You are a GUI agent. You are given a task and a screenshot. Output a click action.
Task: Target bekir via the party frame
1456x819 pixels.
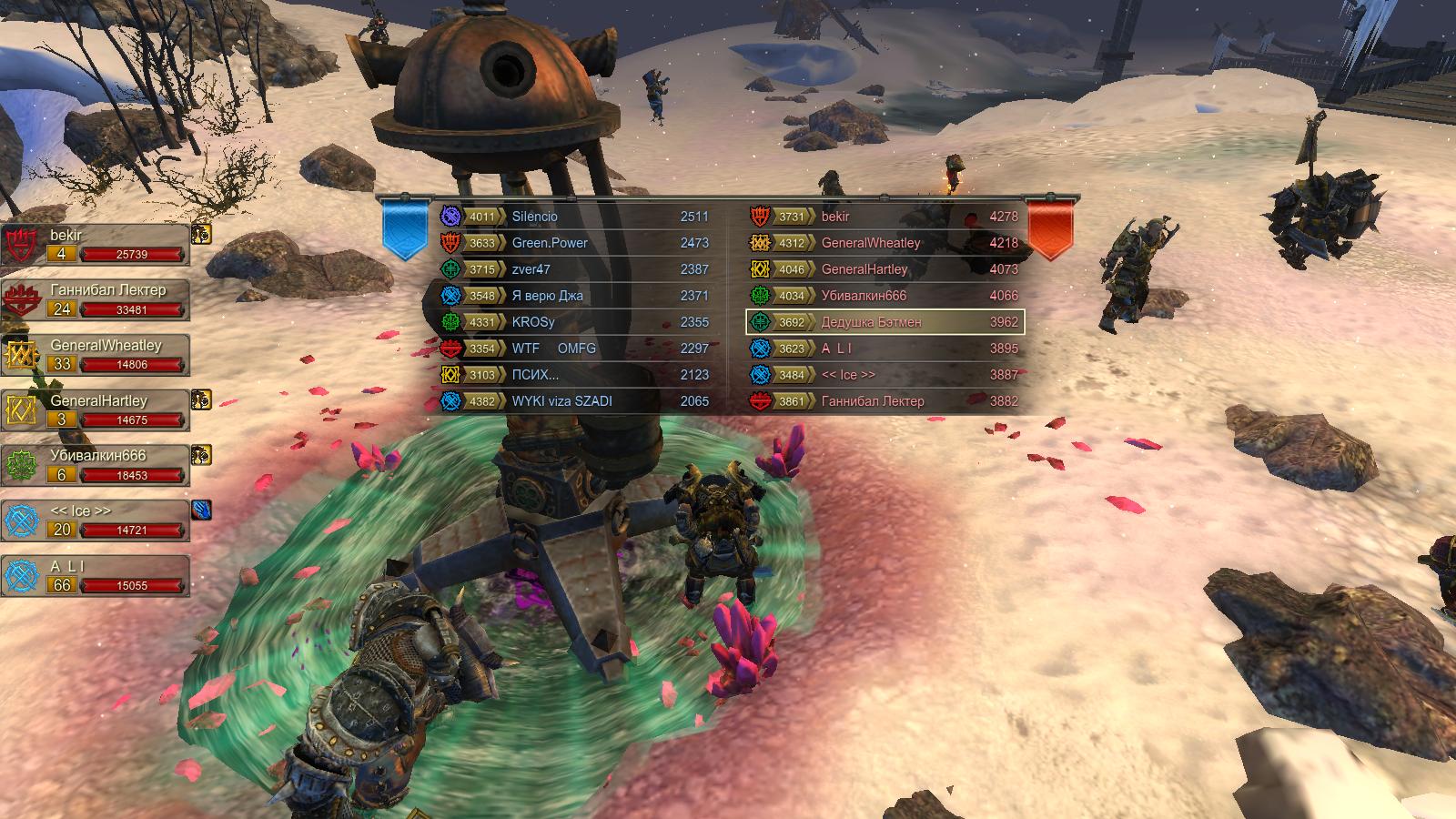(x=96, y=245)
